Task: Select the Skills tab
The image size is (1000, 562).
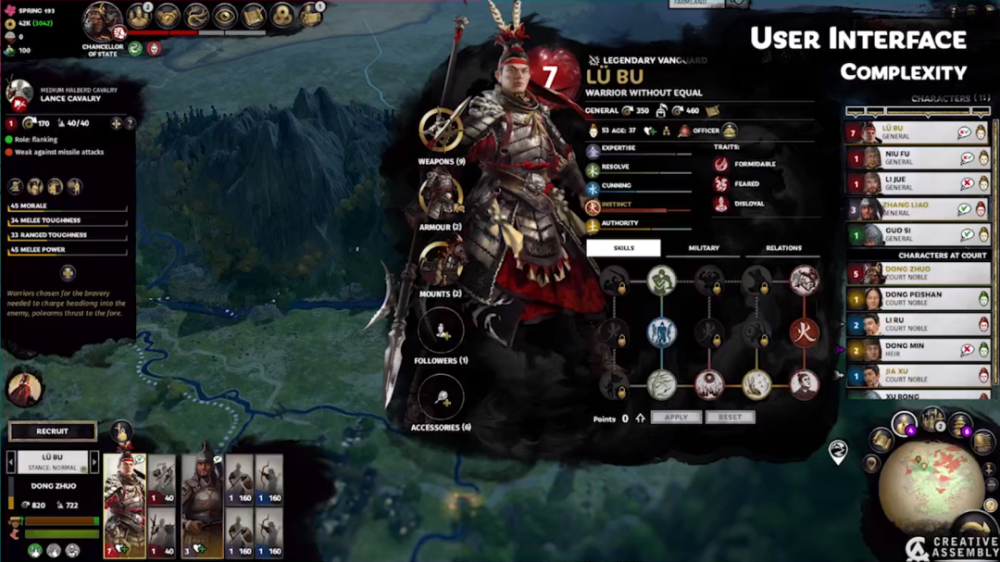Action: [x=624, y=248]
